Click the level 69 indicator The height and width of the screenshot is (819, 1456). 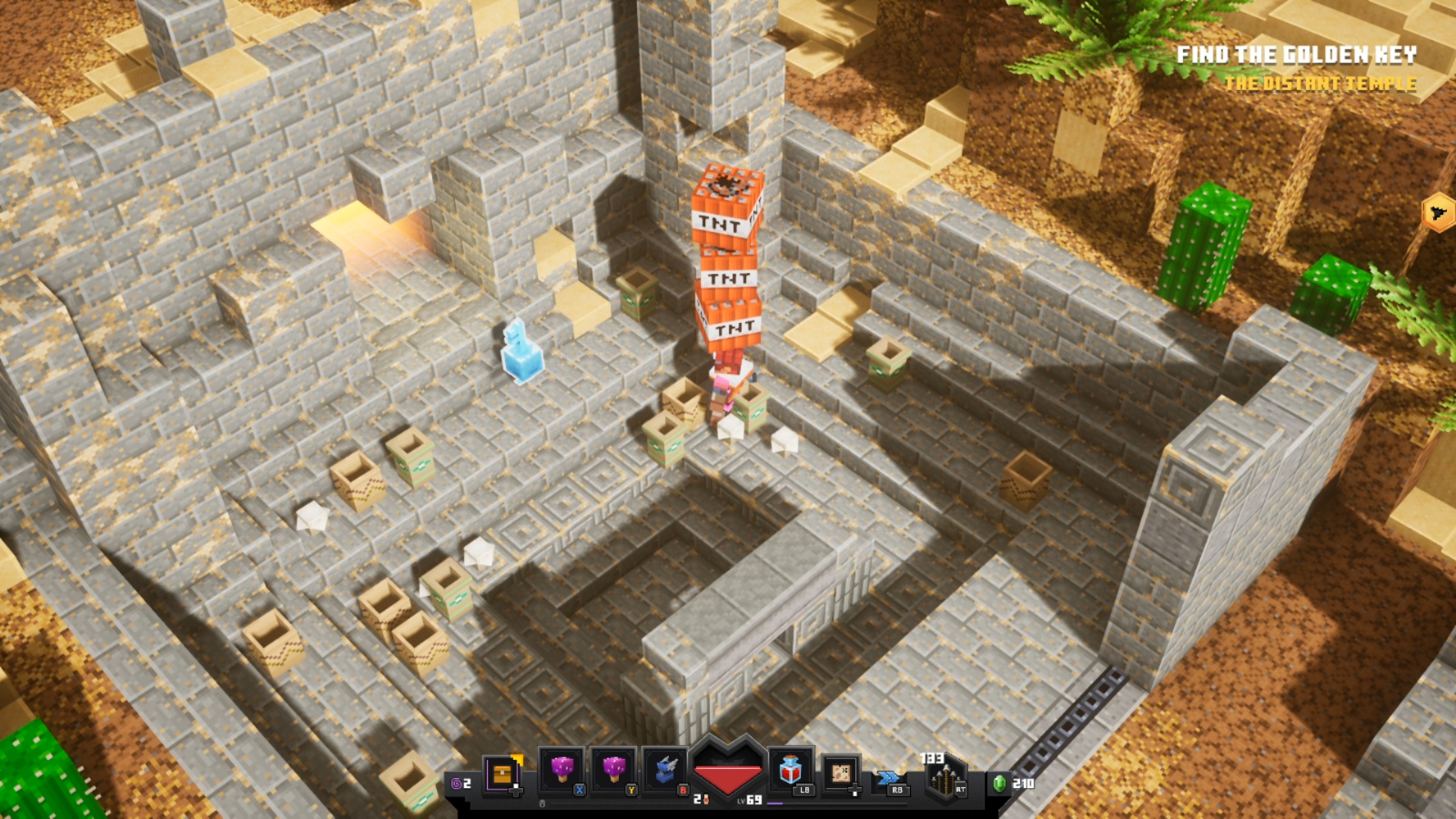tap(753, 799)
